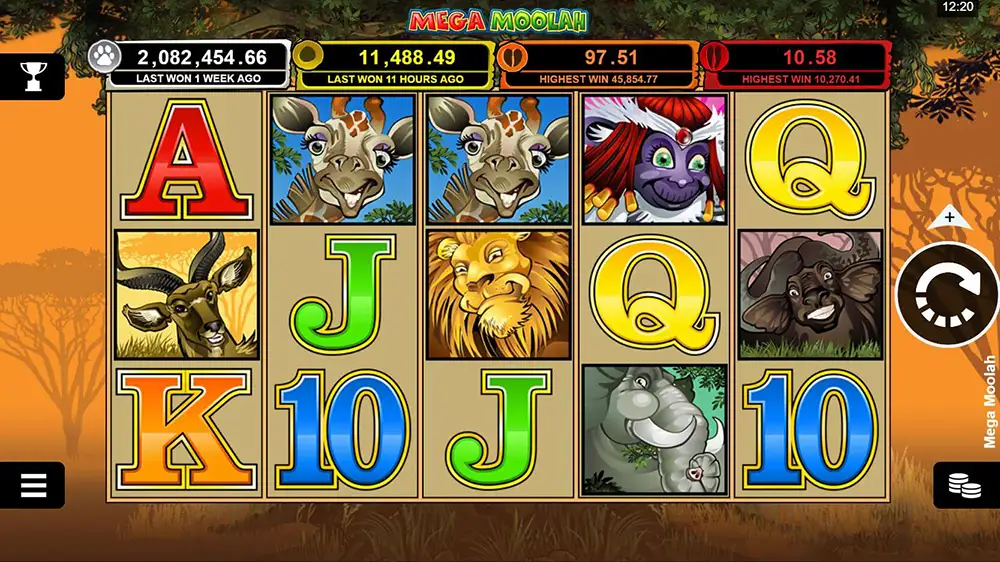This screenshot has width=1000, height=562.
Task: Open the coin stack bet settings
Action: (964, 486)
